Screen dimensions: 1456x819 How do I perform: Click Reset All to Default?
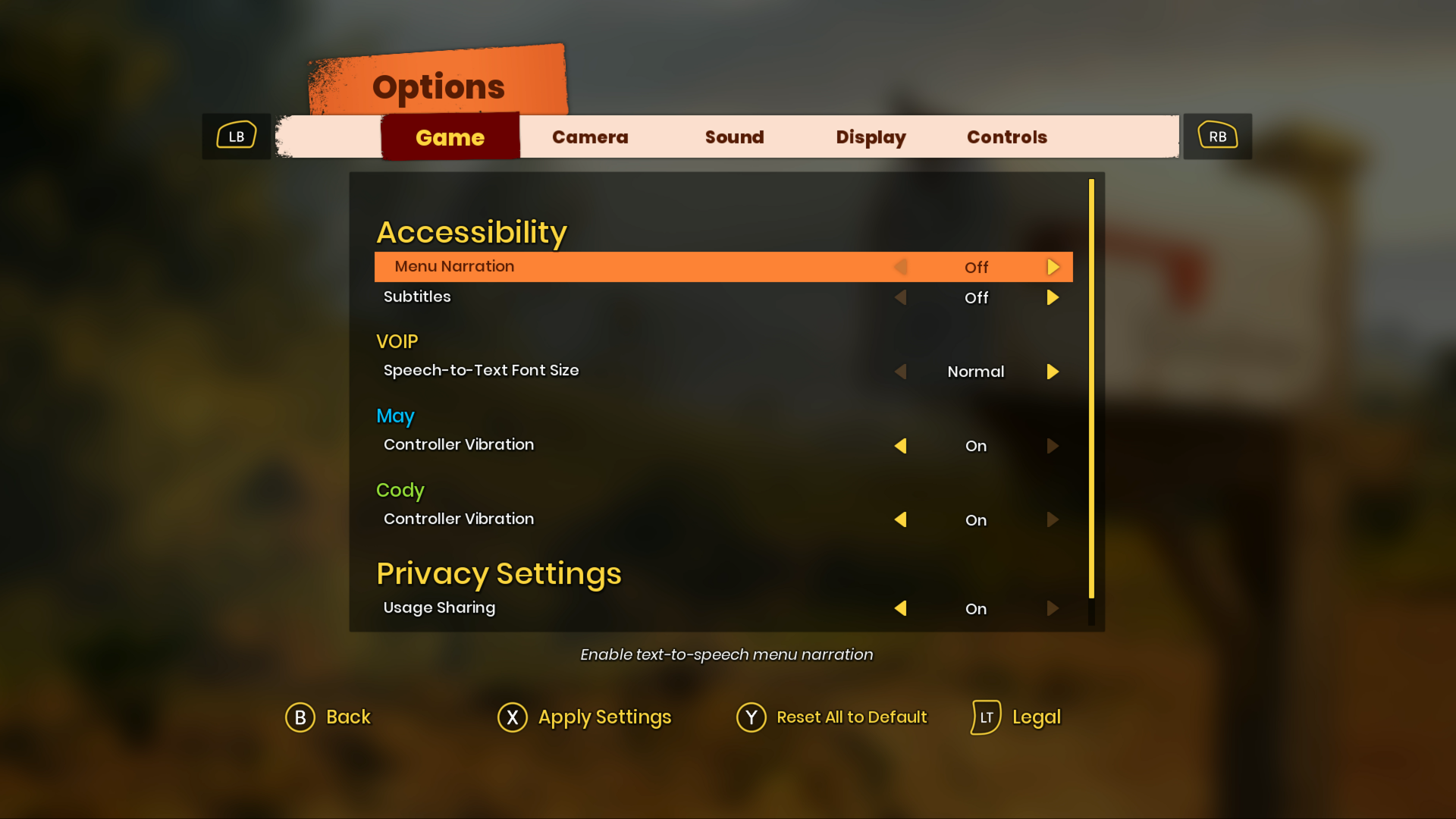(851, 717)
